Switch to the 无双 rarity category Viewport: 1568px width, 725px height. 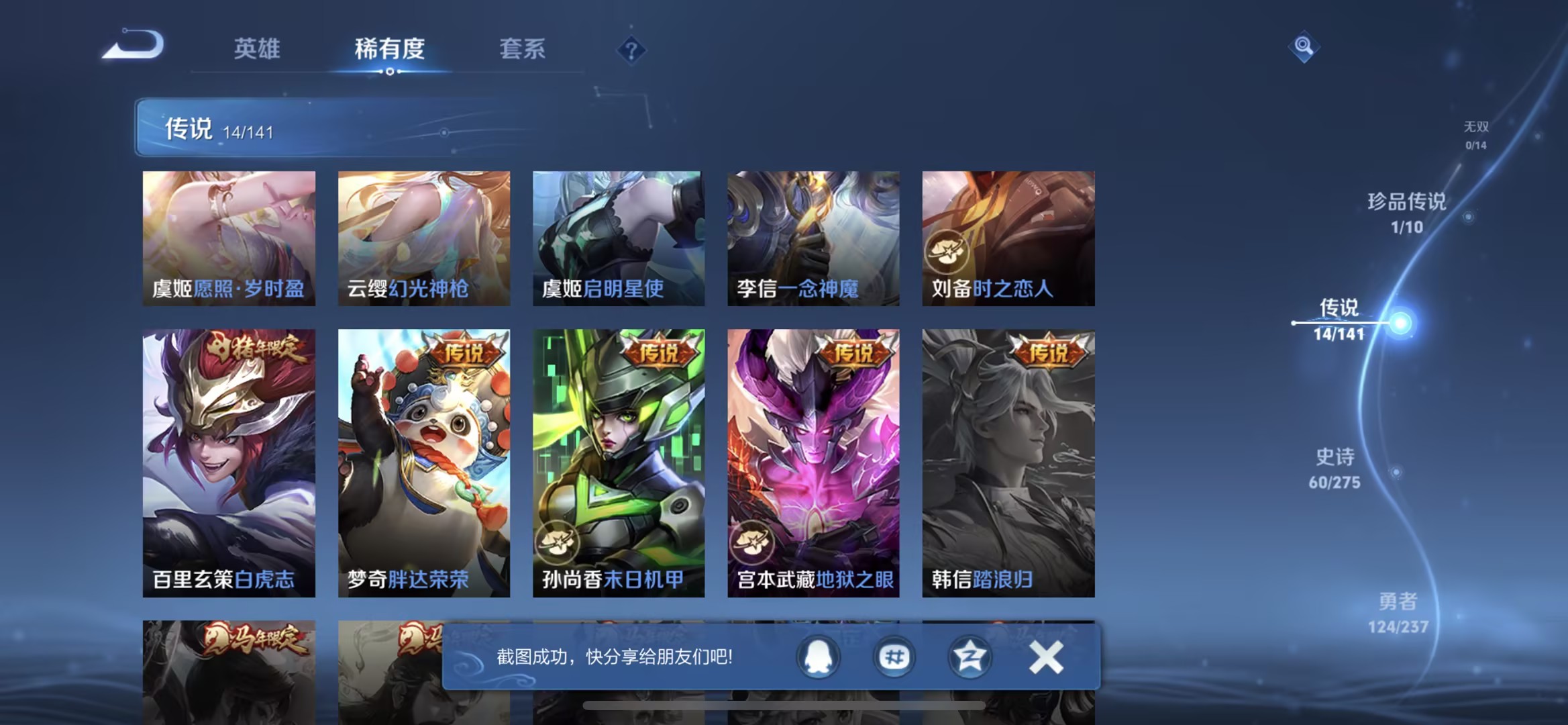1475,131
